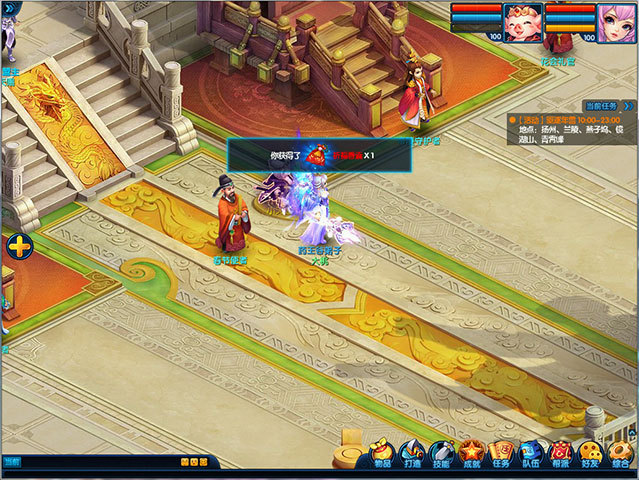This screenshot has width=639, height=480.
Task: Open the 物品 items bag
Action: pos(382,453)
